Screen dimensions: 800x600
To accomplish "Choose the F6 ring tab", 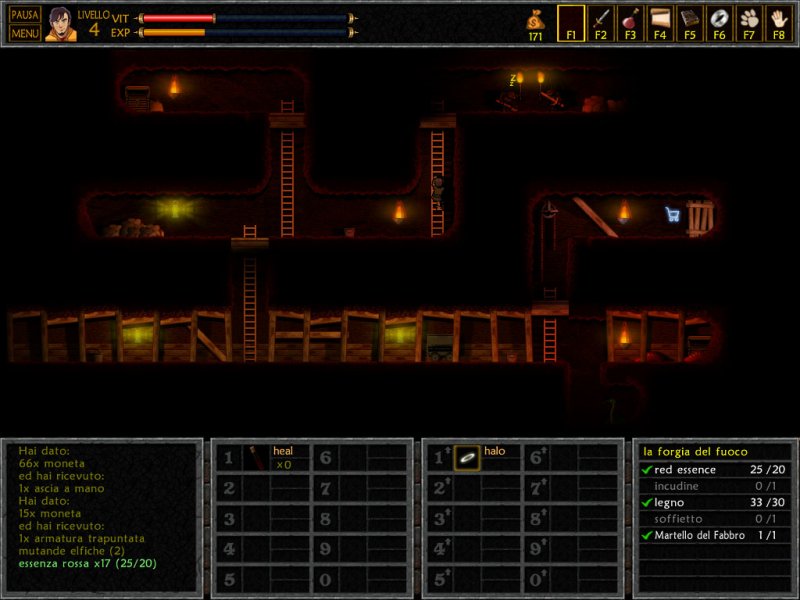I will (x=719, y=23).
